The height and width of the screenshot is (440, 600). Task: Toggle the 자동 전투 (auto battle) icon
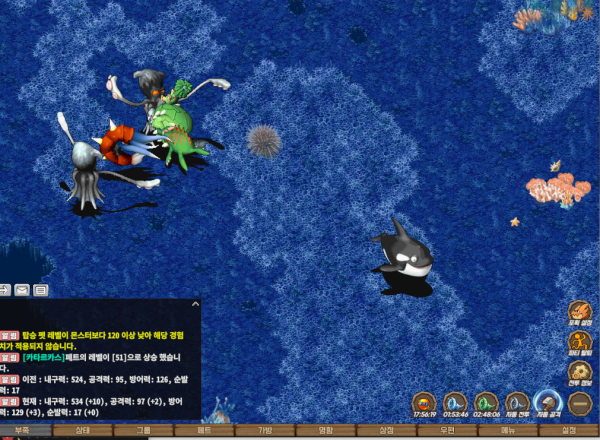(517, 403)
